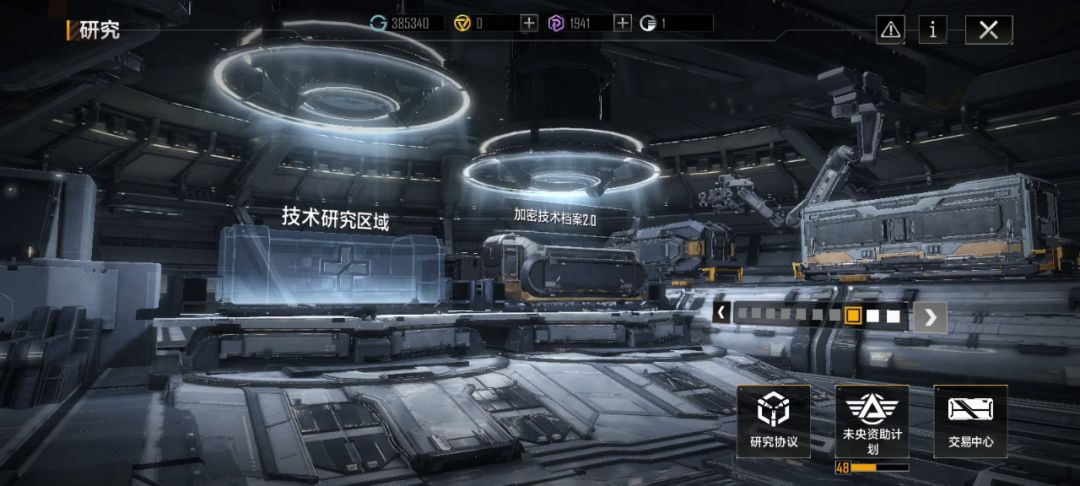Open the info panel via the i button
Screen dimensions: 1080x486
pos(932,29)
